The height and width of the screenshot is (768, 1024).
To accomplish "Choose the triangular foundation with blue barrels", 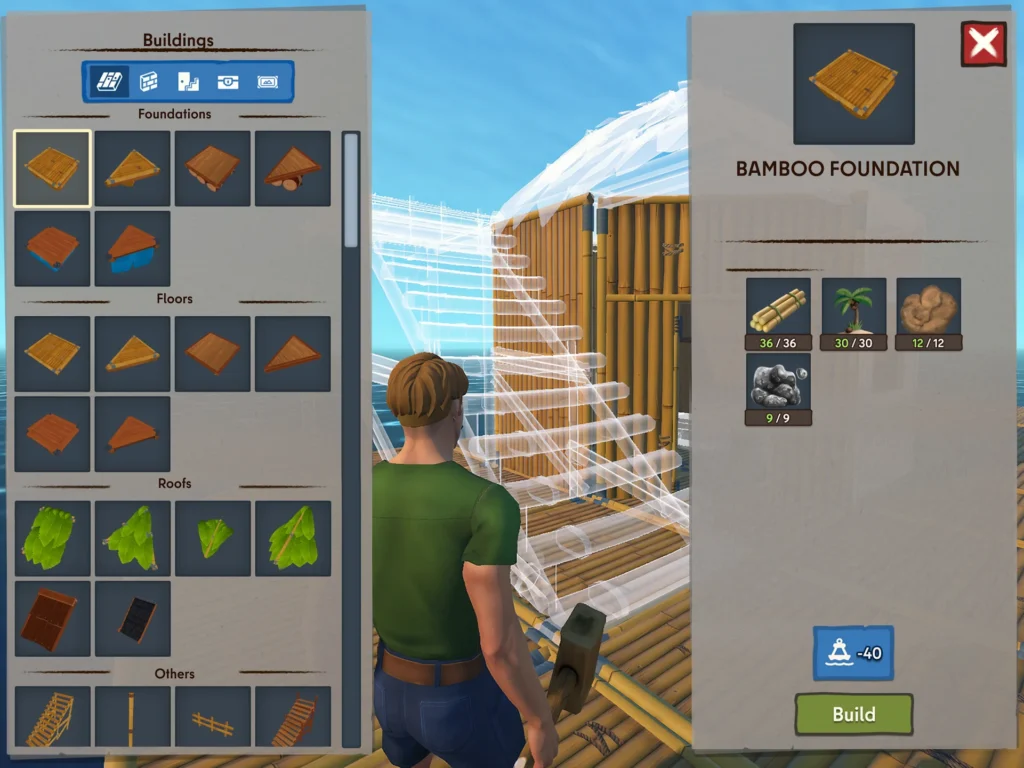I will pos(132,248).
